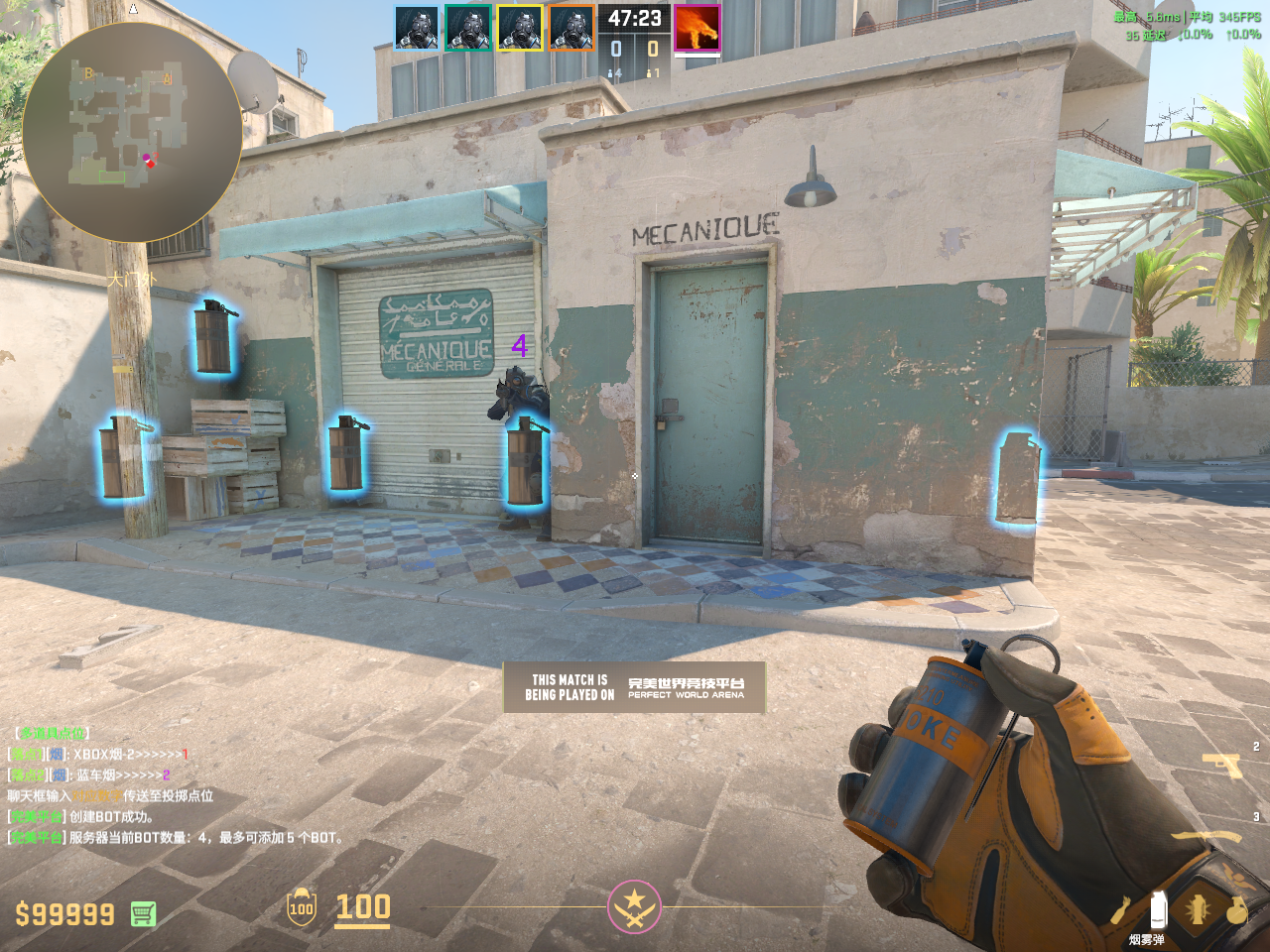
Task: Choose the highlighted smoke grenade icon
Action: (1157, 910)
